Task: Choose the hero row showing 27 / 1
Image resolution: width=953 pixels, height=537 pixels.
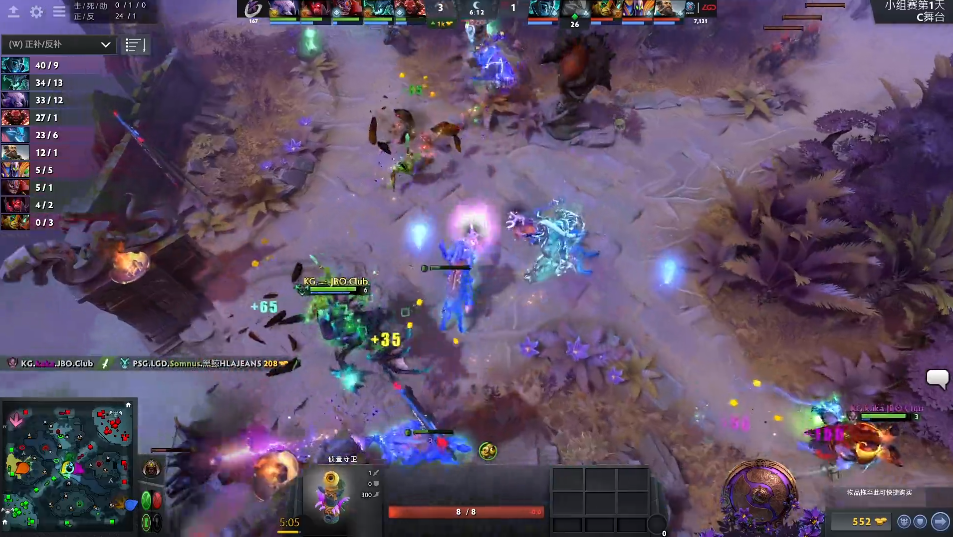Action: (x=32, y=118)
